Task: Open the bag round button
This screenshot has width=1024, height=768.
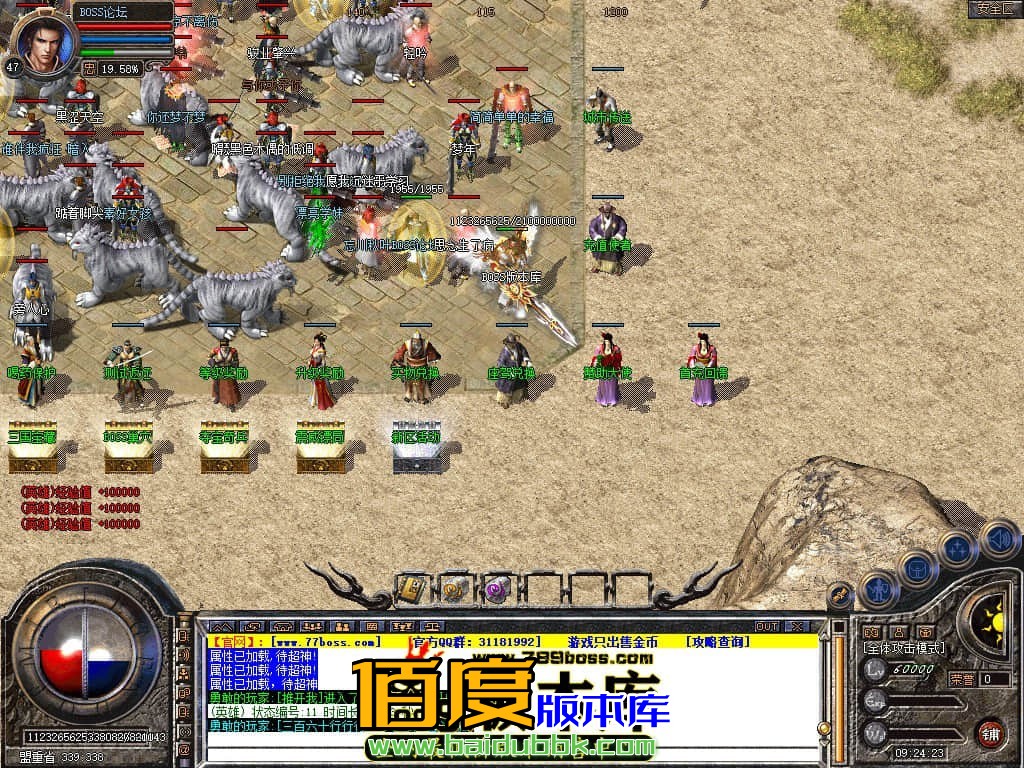Action: click(x=917, y=570)
